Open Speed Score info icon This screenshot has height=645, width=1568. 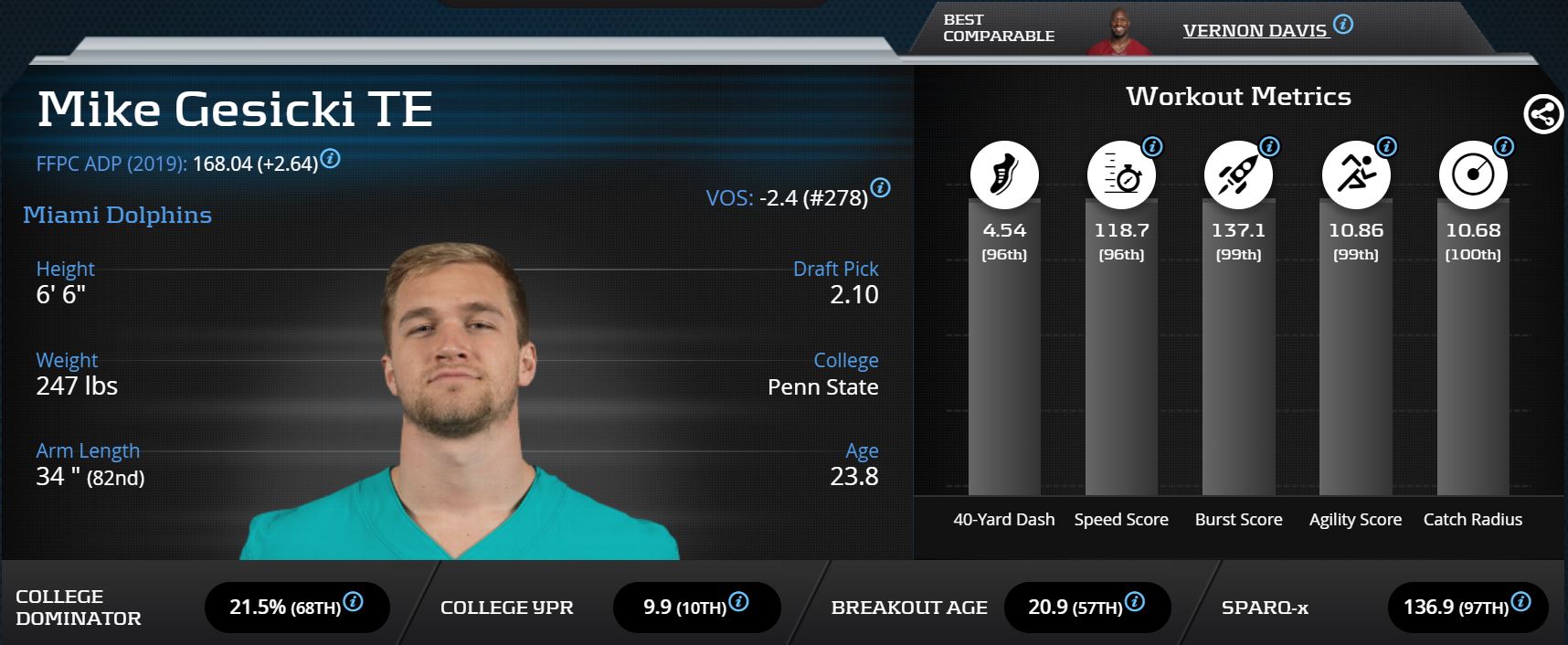1153,146
